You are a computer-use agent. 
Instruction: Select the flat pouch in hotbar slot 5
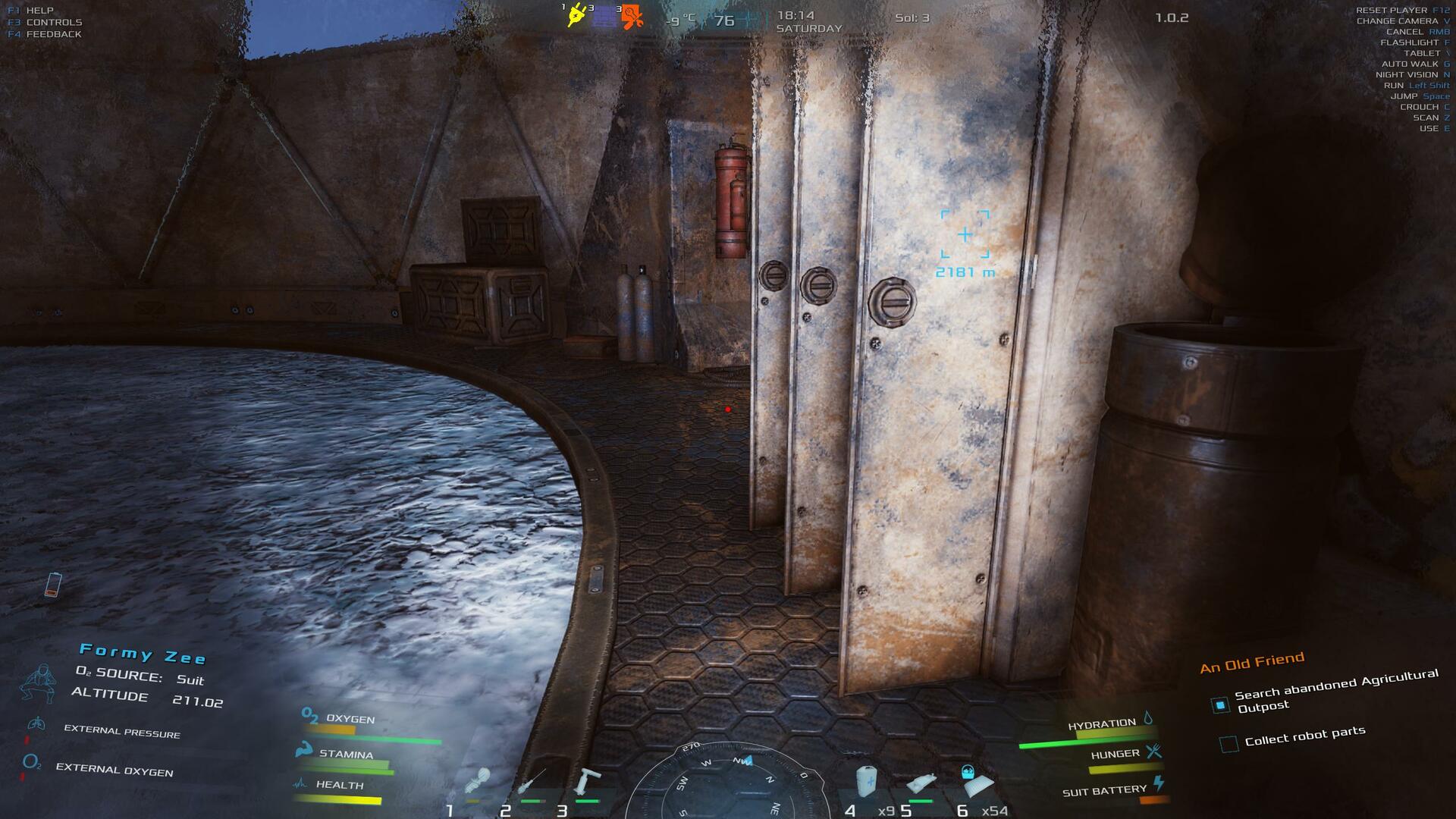[921, 783]
